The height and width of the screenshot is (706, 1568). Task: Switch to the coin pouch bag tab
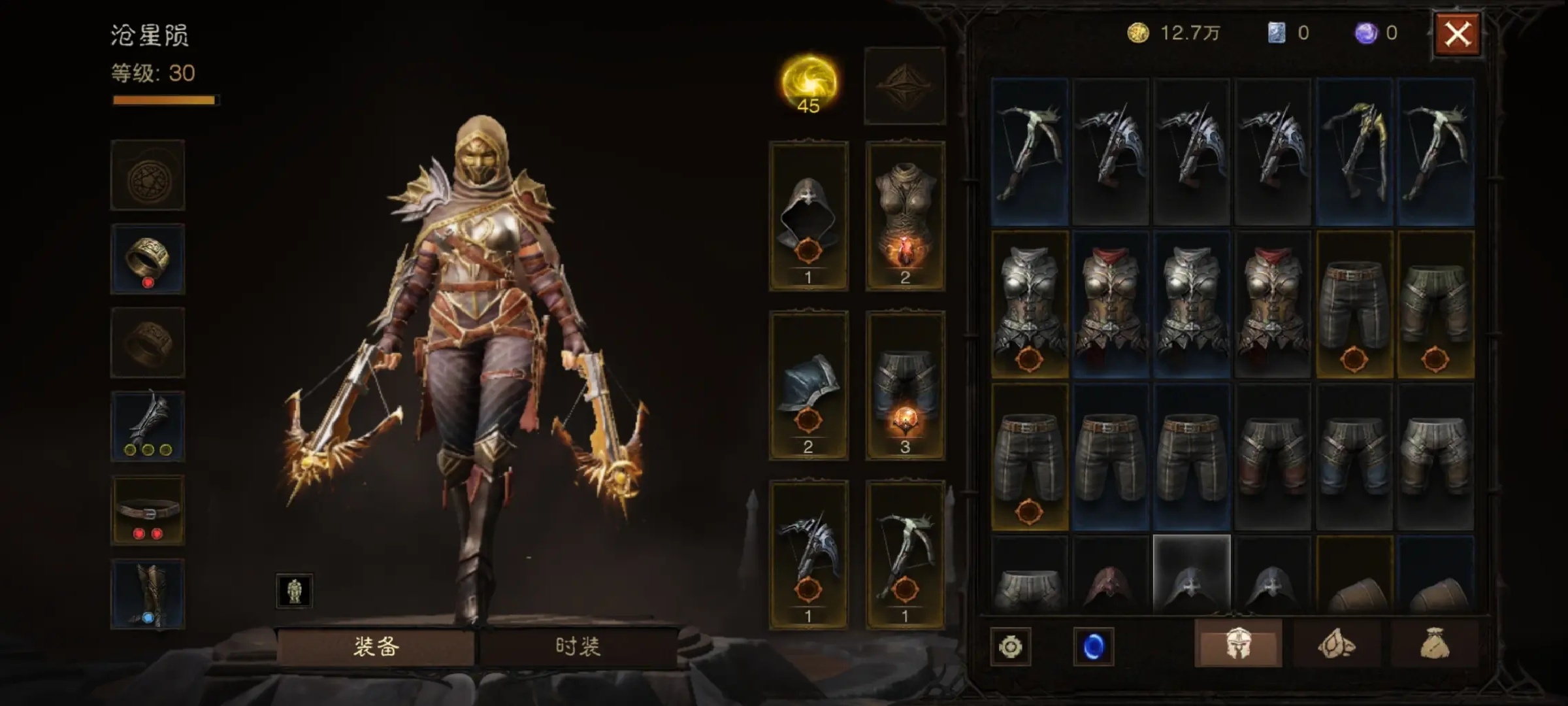pyautogui.click(x=1435, y=645)
